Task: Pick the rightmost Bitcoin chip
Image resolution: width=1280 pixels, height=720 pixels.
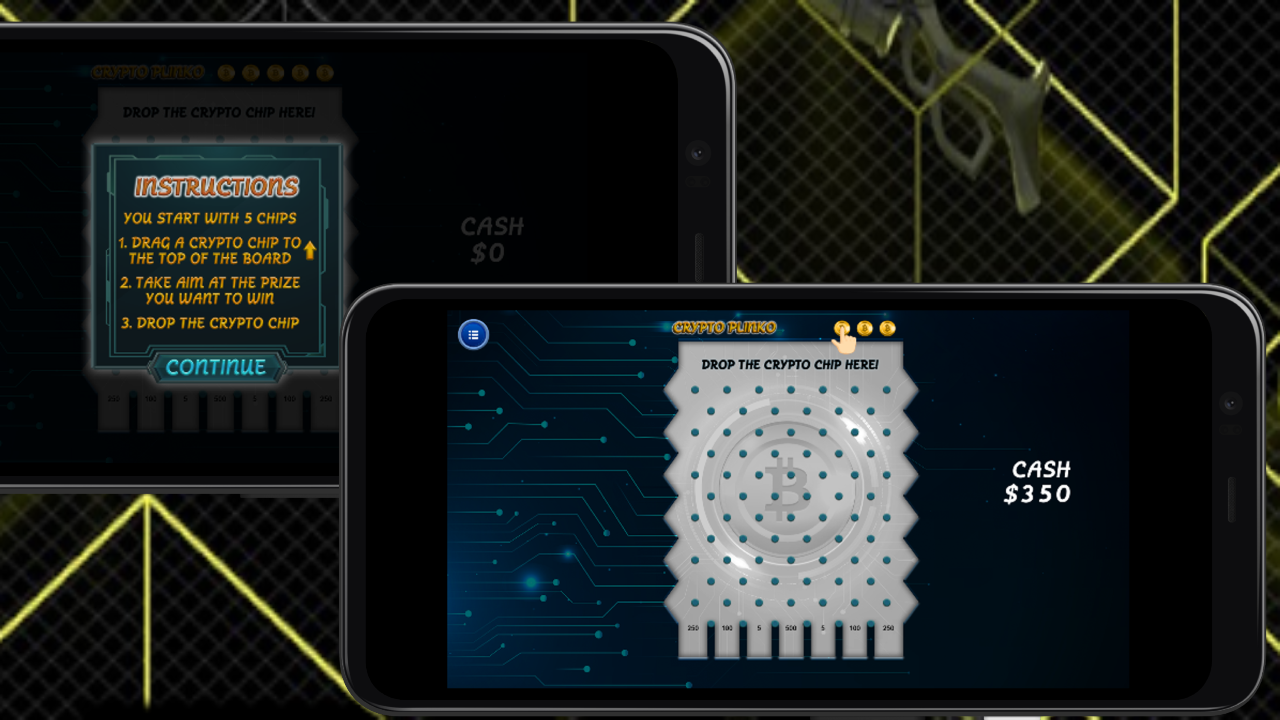Action: click(888, 328)
